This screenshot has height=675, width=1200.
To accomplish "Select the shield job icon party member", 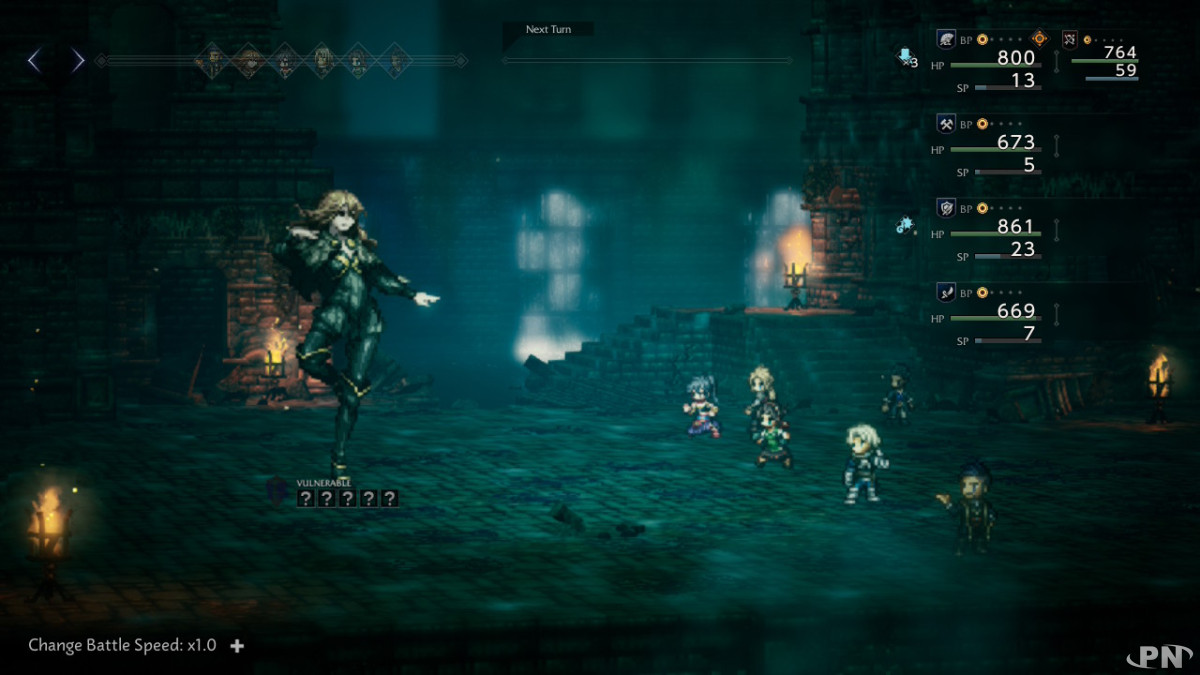I will 945,208.
